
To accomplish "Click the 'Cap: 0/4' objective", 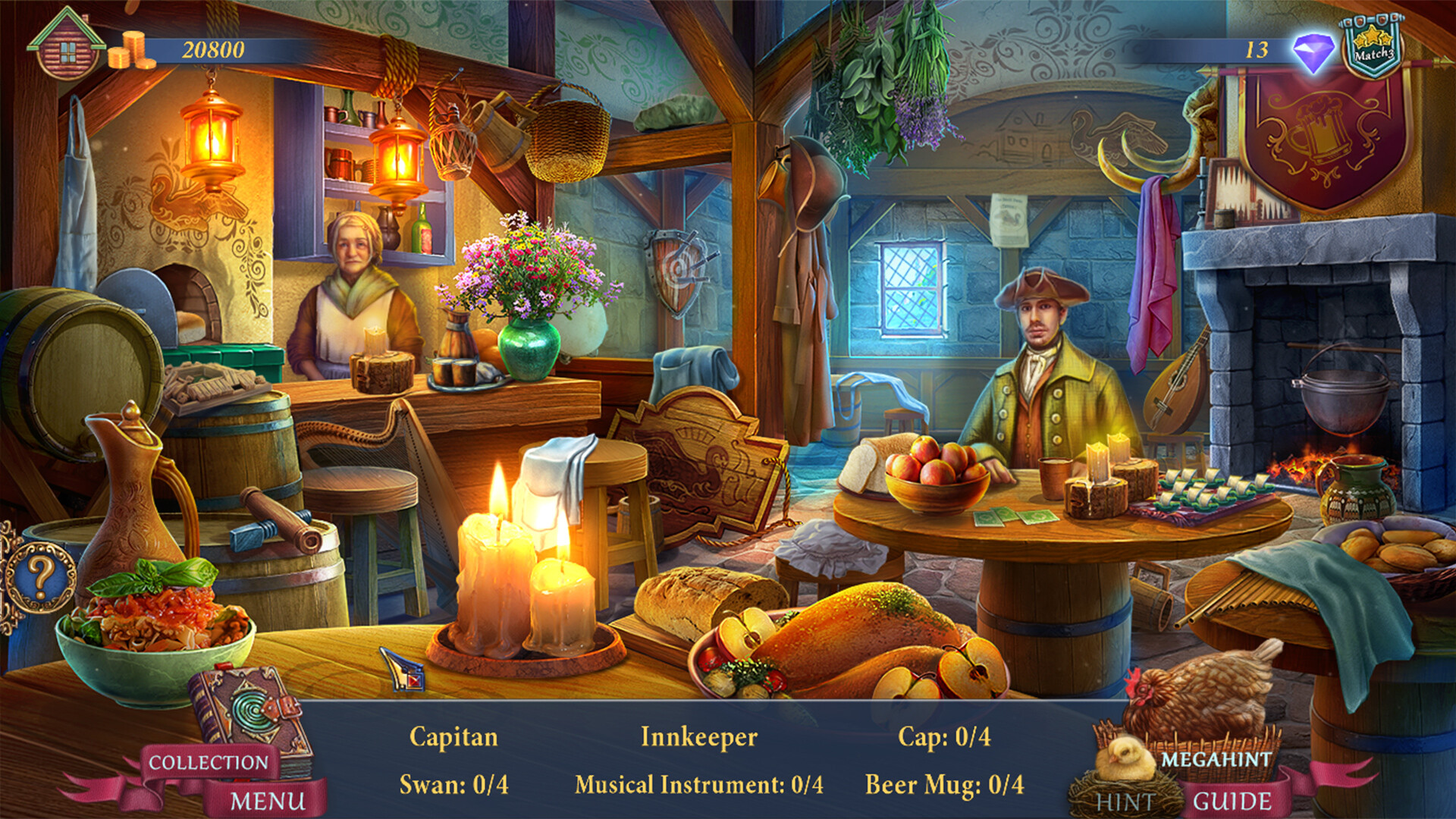I will click(943, 735).
